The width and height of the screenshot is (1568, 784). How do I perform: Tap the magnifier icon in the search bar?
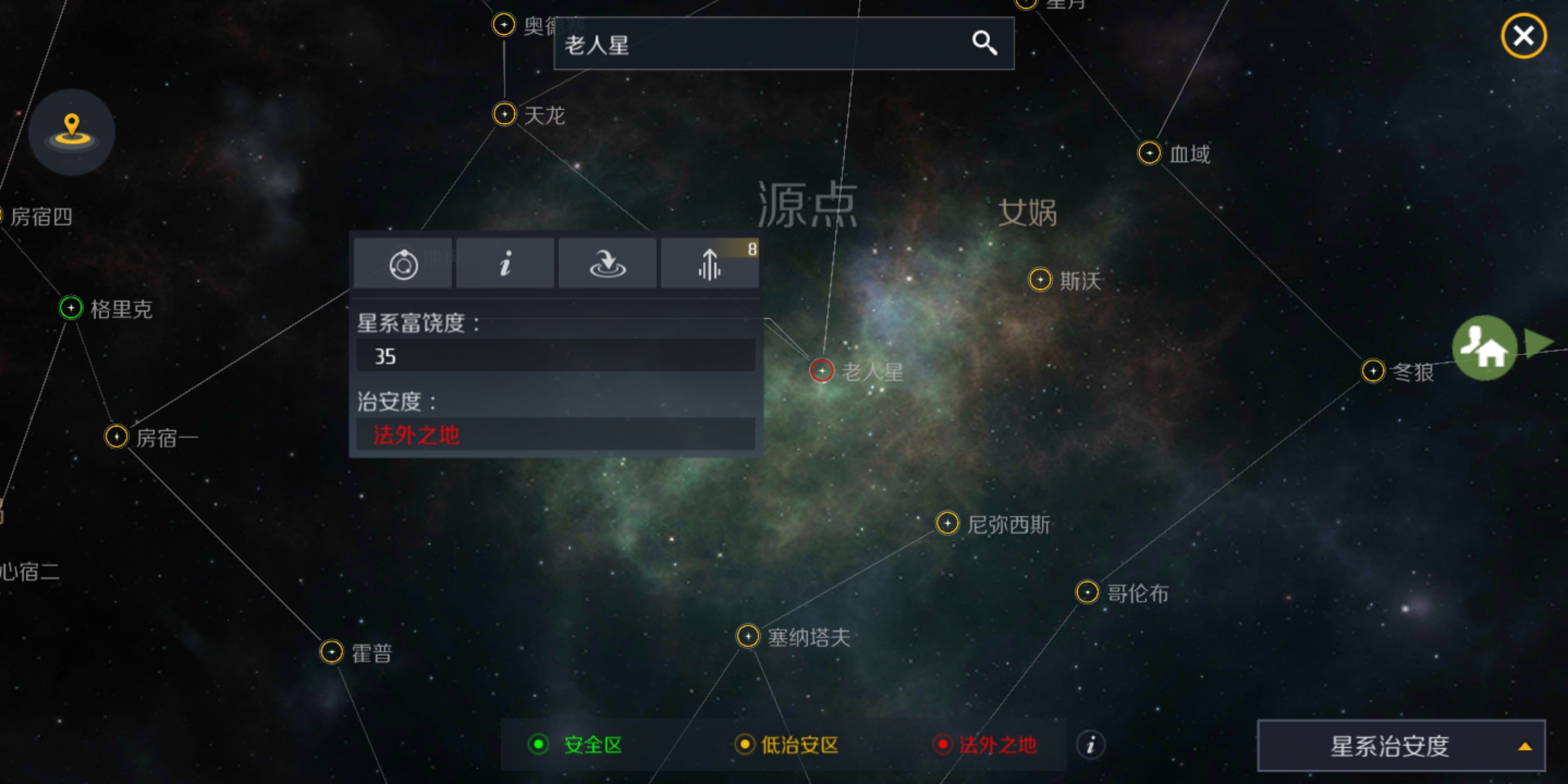[x=986, y=44]
